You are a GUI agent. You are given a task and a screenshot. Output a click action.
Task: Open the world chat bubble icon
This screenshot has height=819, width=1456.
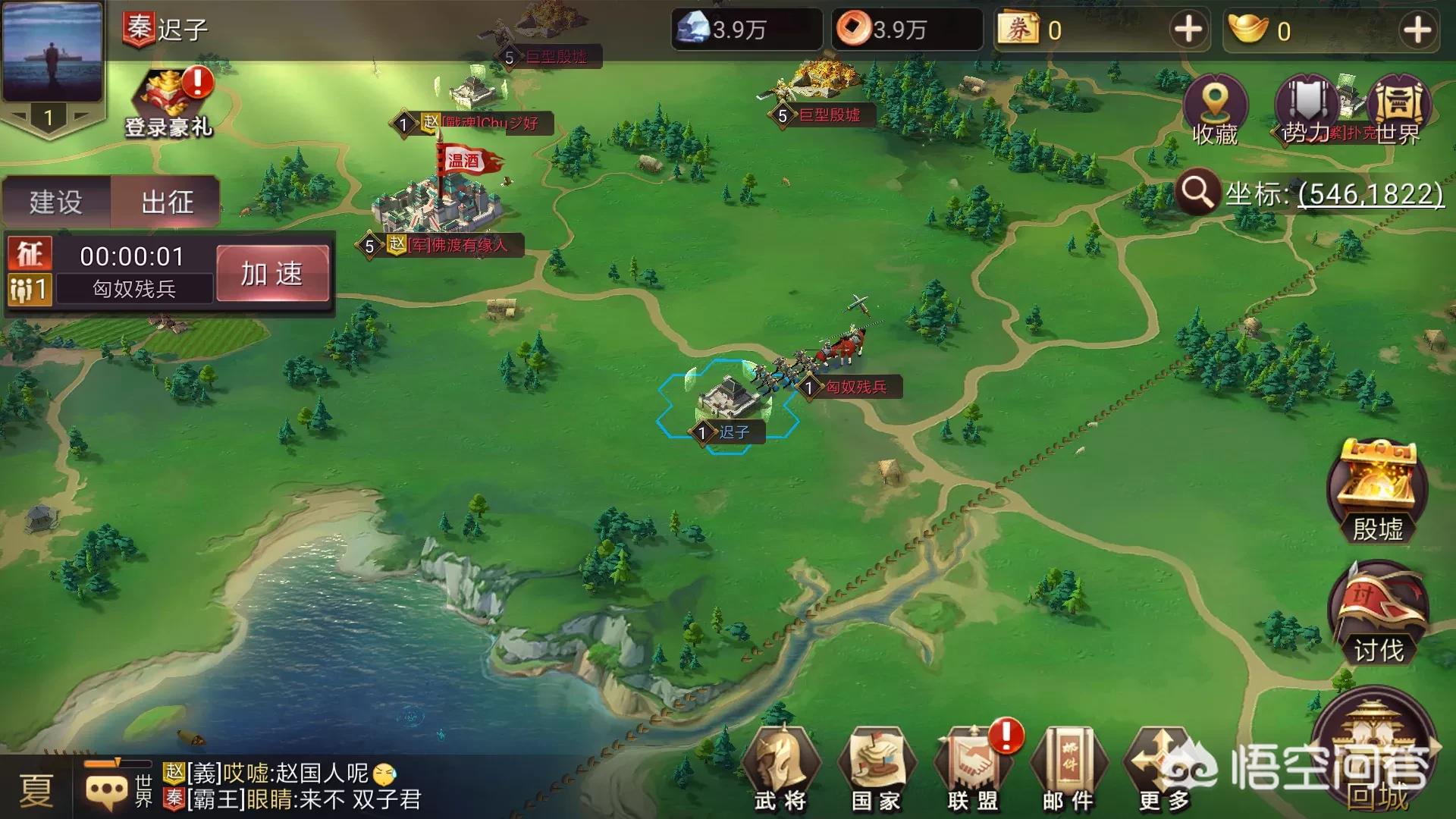point(107,790)
